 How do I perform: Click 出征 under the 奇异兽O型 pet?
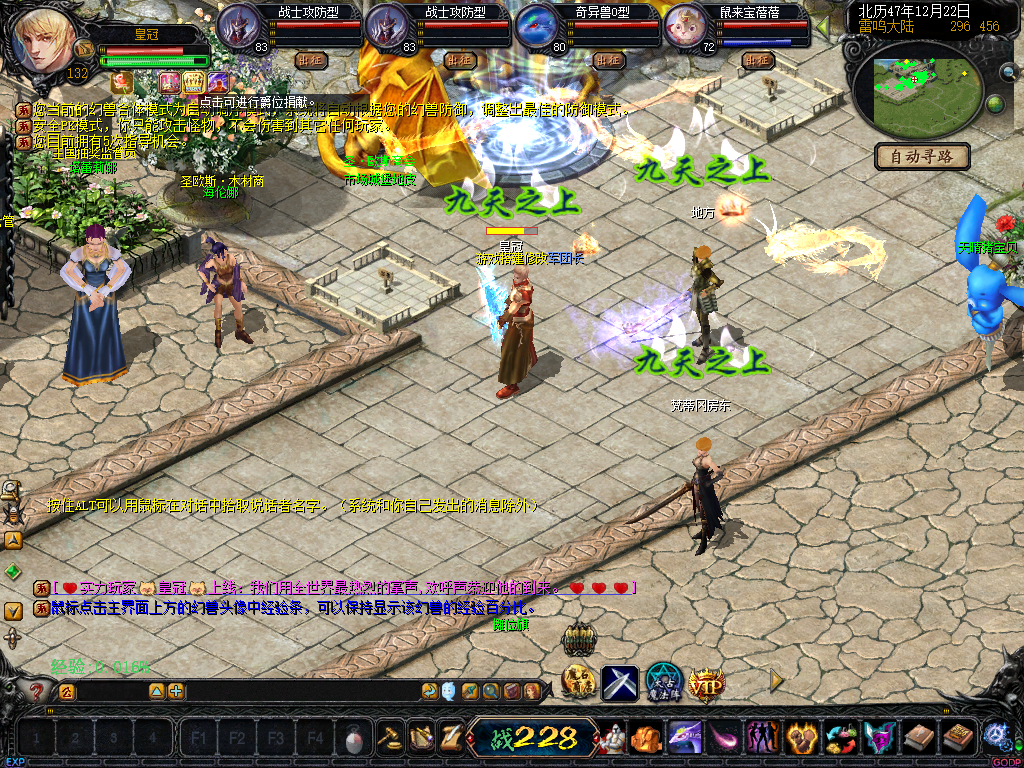pyautogui.click(x=608, y=60)
